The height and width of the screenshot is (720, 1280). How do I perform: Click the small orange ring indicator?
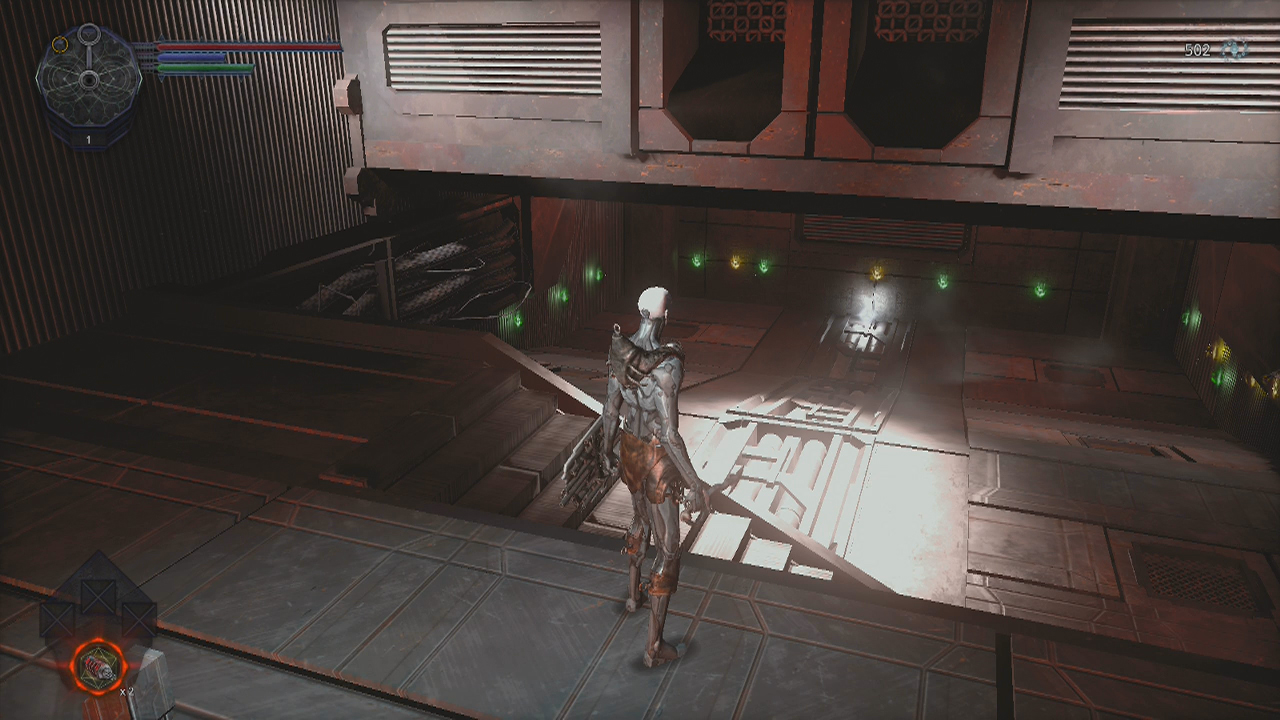pos(60,44)
